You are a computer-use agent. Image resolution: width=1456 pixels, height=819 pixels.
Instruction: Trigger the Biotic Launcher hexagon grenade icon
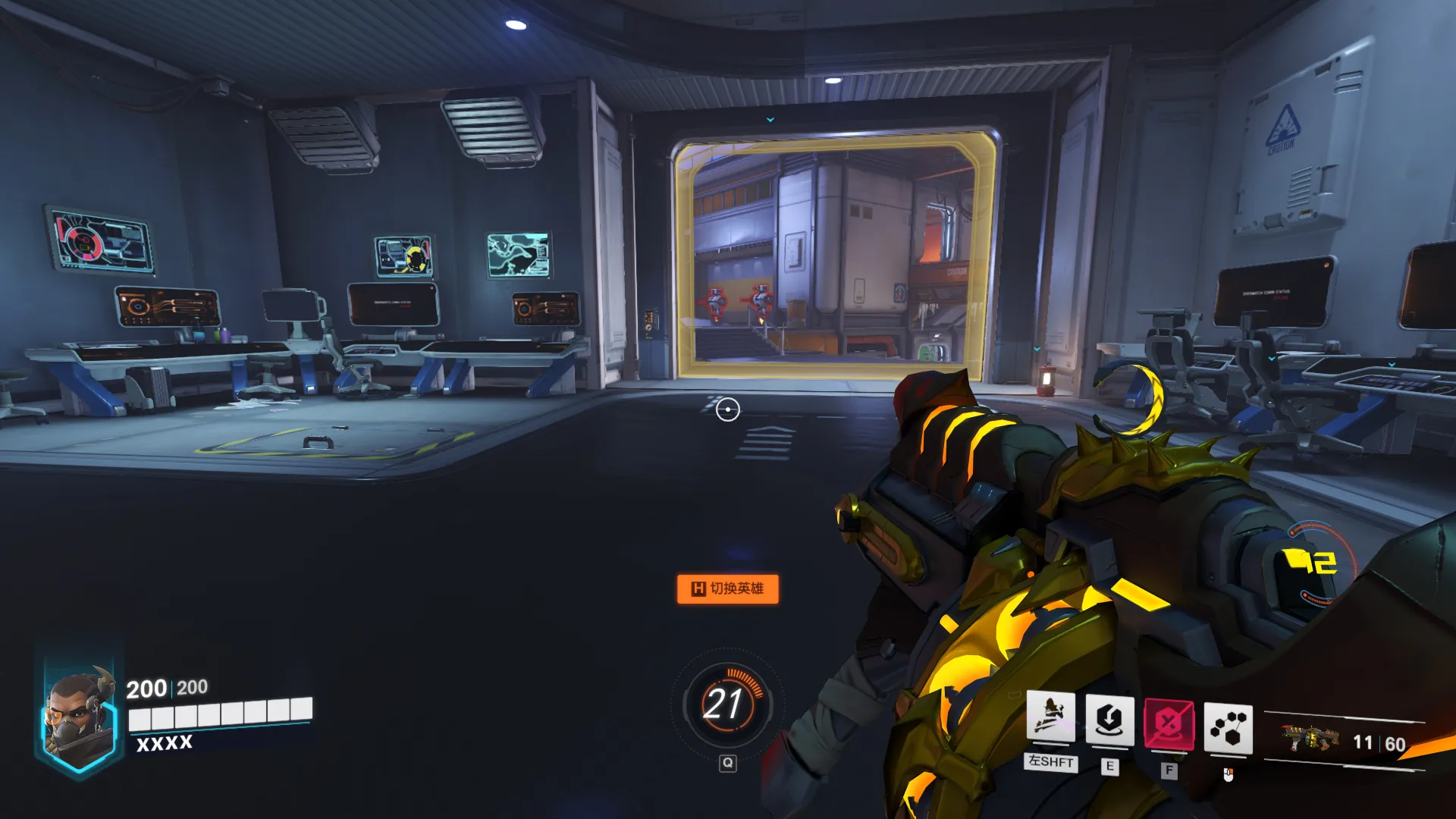[x=1228, y=729]
